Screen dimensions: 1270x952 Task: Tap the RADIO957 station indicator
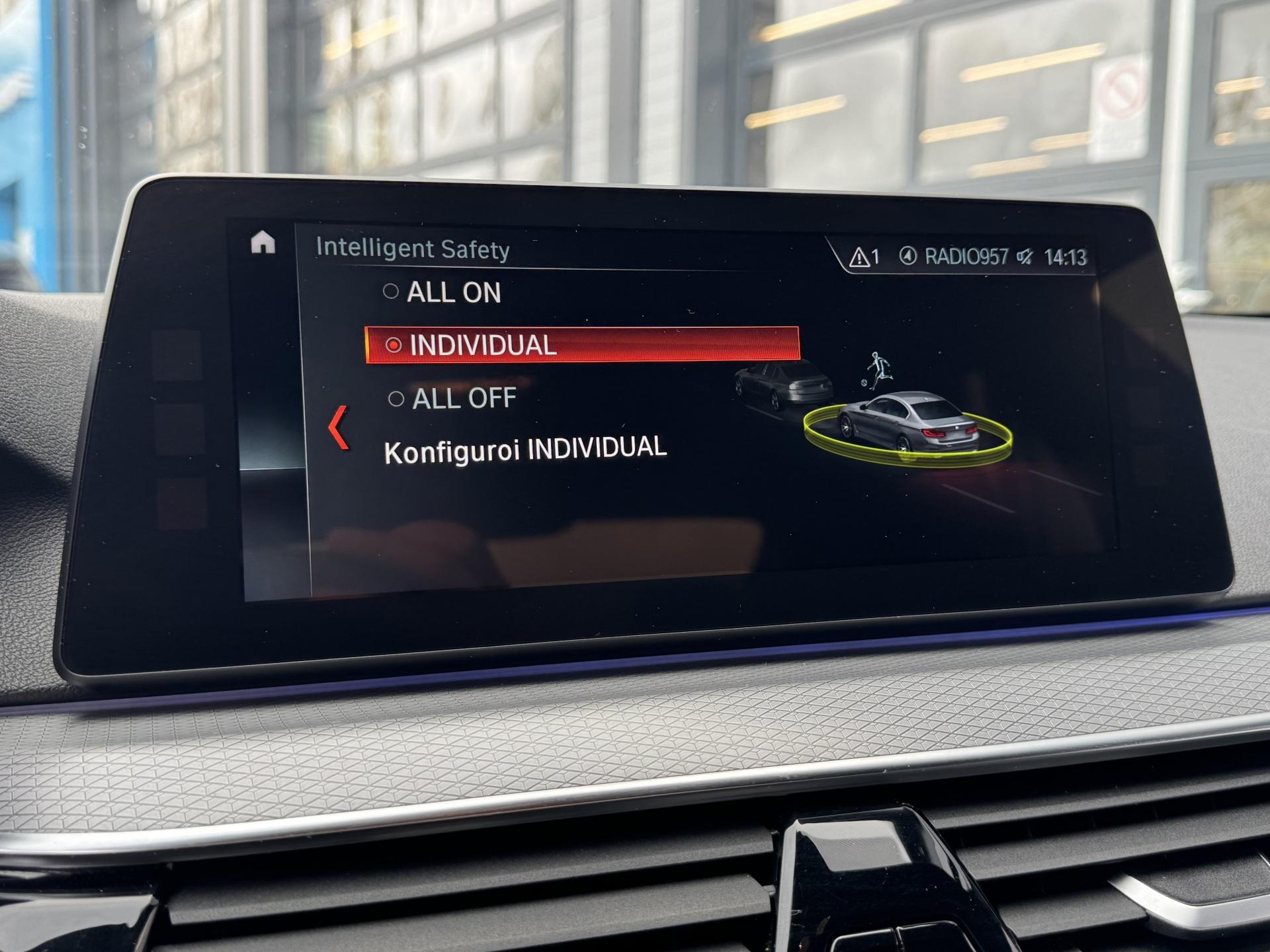(x=955, y=257)
